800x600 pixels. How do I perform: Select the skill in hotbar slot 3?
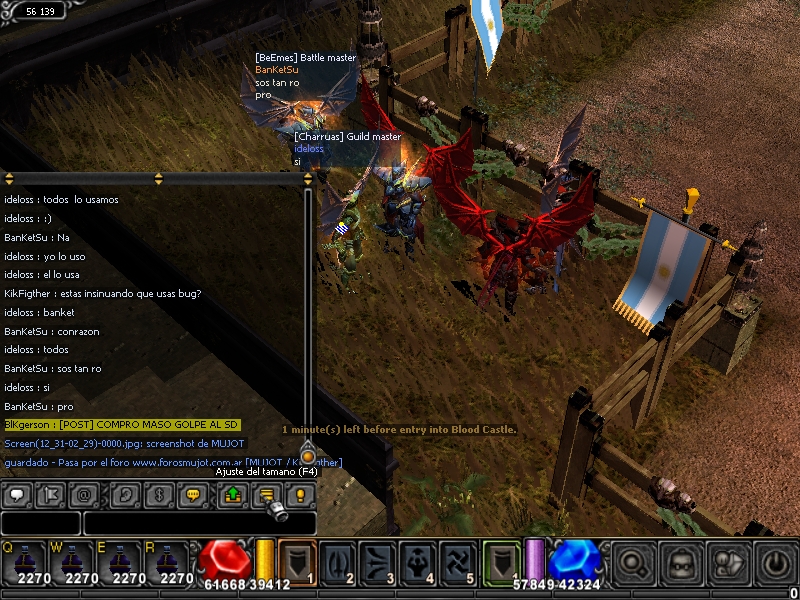tap(378, 562)
